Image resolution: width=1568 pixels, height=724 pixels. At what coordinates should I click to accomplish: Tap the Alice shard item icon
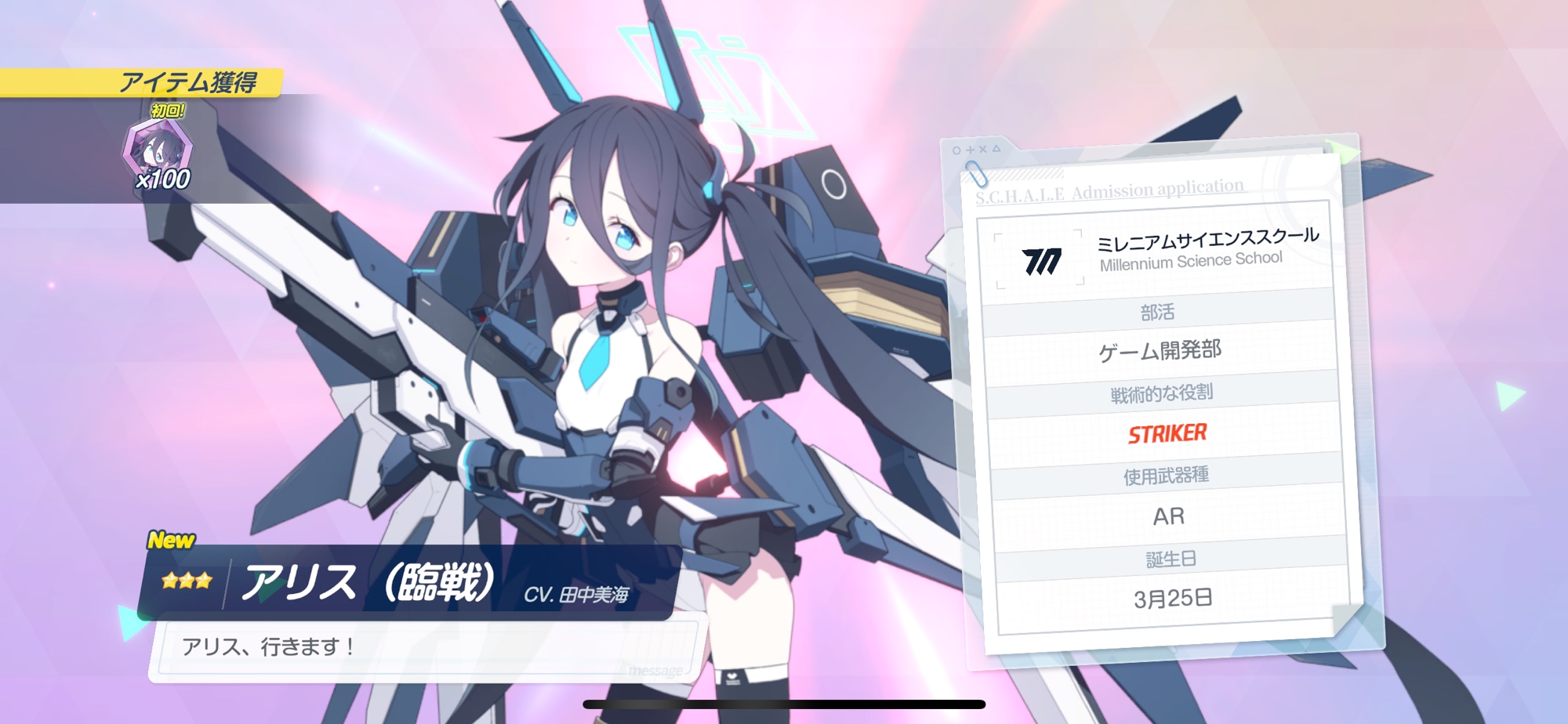click(158, 150)
